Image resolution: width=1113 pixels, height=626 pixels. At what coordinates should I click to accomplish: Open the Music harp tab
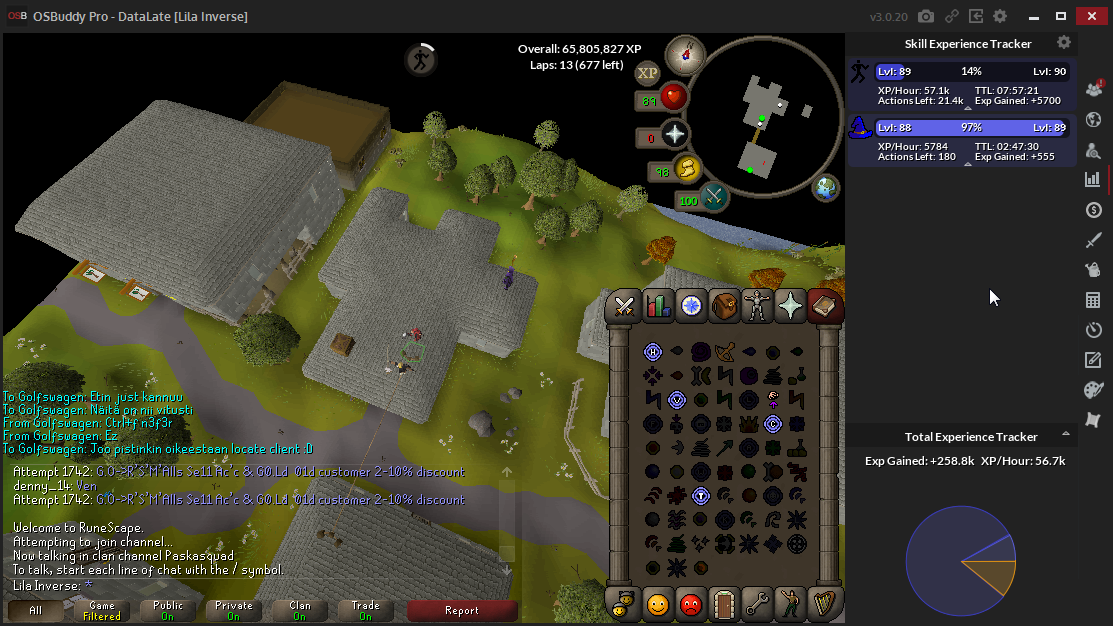click(823, 604)
